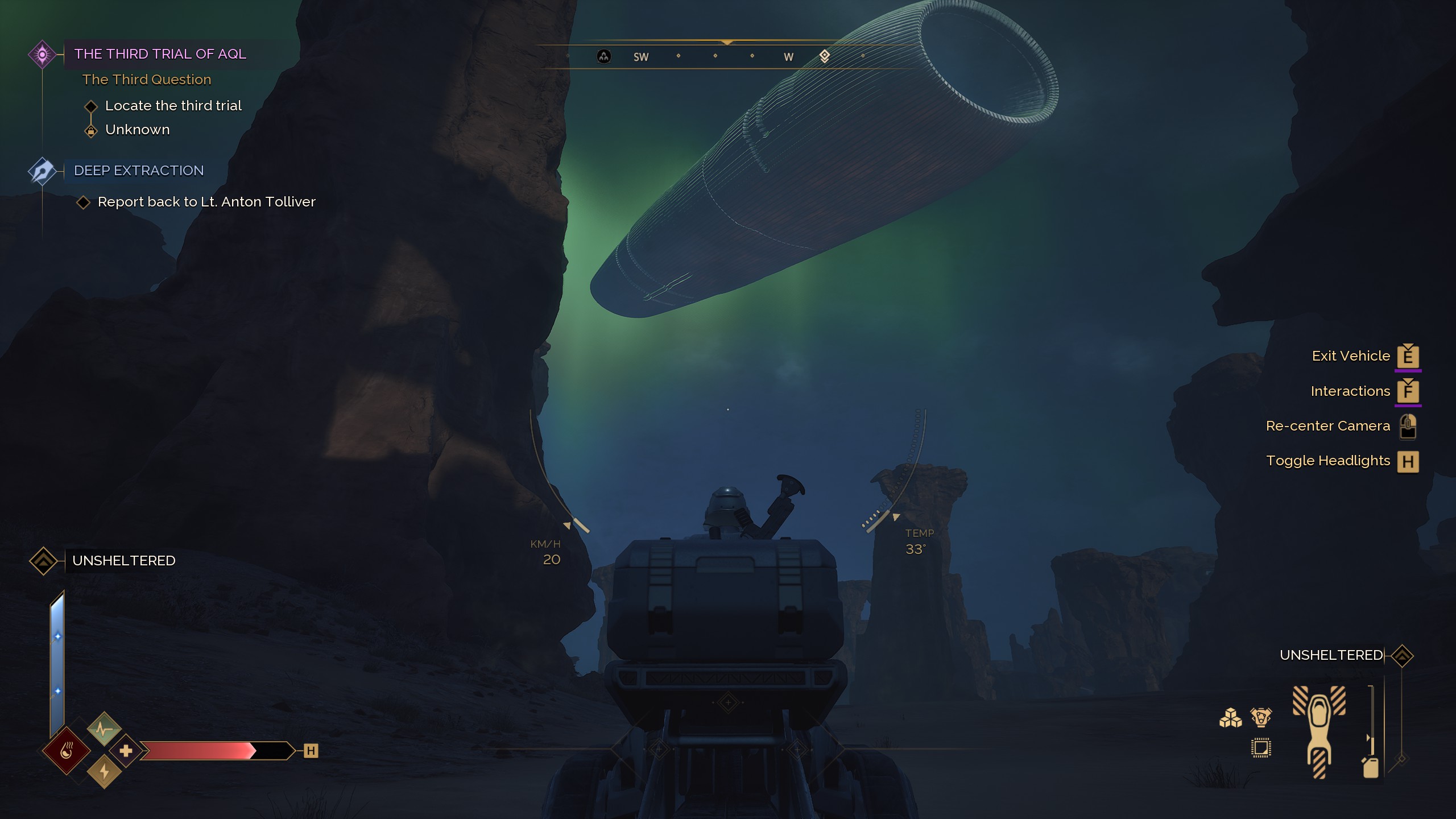
Task: Select the vehicle chip module icon
Action: [x=1261, y=748]
